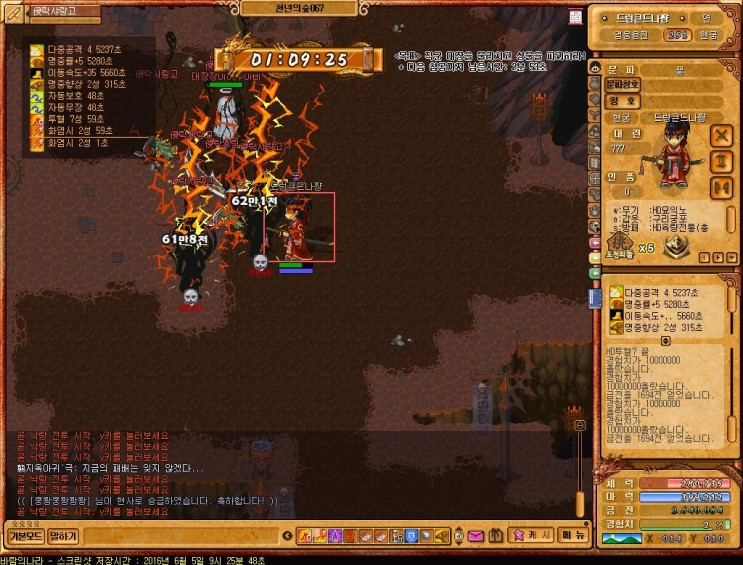Click the crossed swords button beside character
Screen dimensions: 743x565
pos(721,135)
